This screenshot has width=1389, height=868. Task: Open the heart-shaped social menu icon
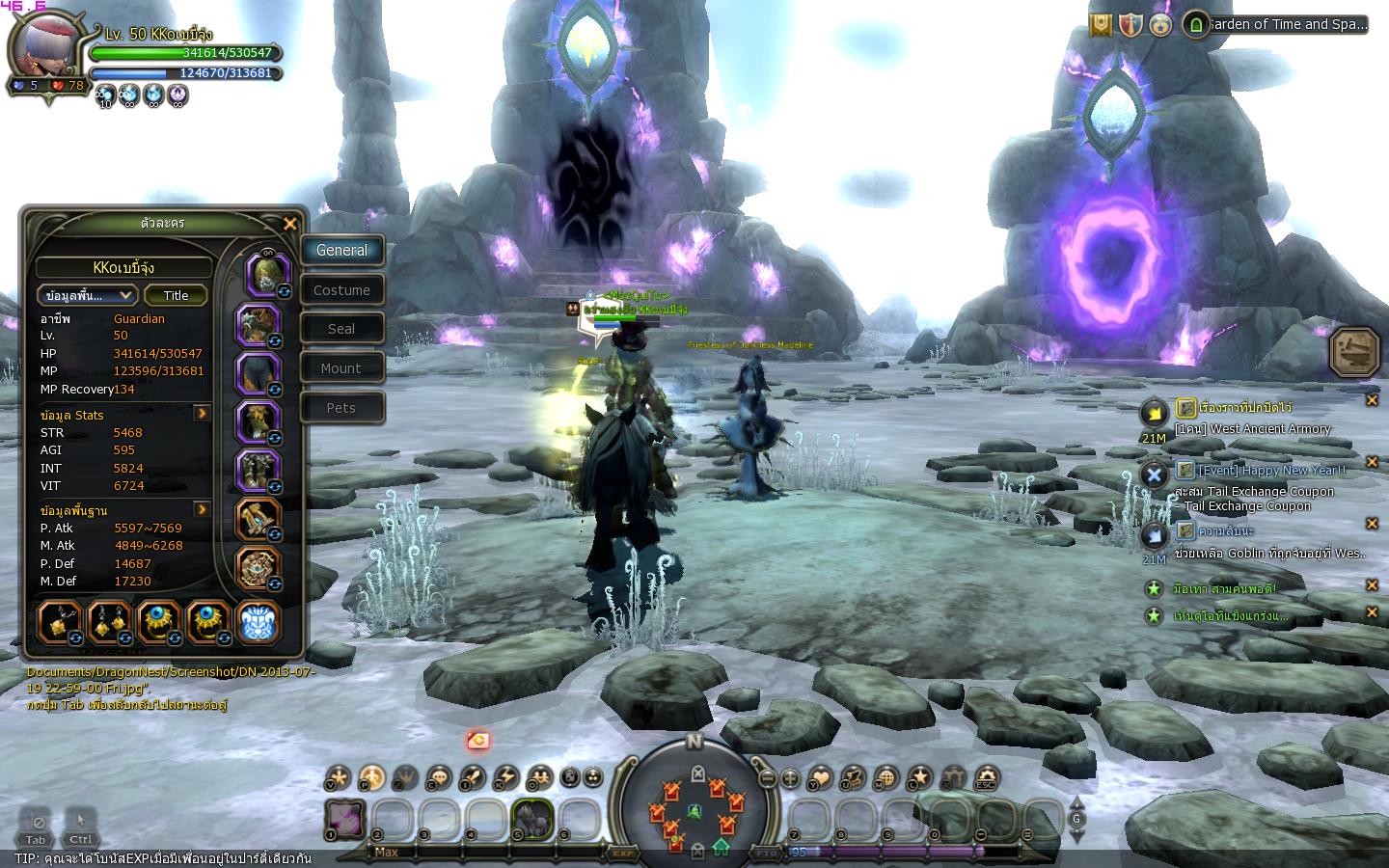(821, 777)
